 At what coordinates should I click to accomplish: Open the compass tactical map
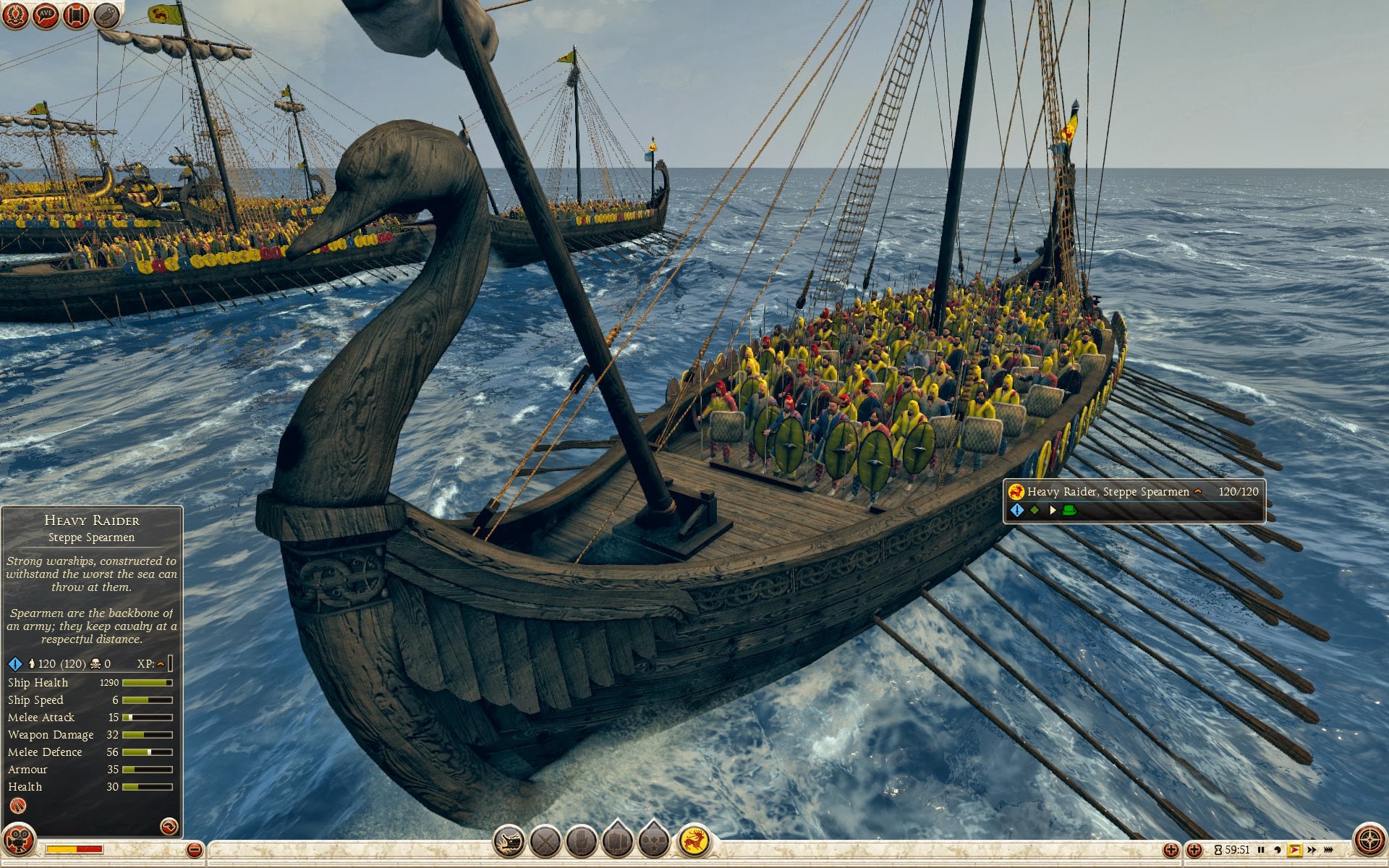pyautogui.click(x=1369, y=842)
